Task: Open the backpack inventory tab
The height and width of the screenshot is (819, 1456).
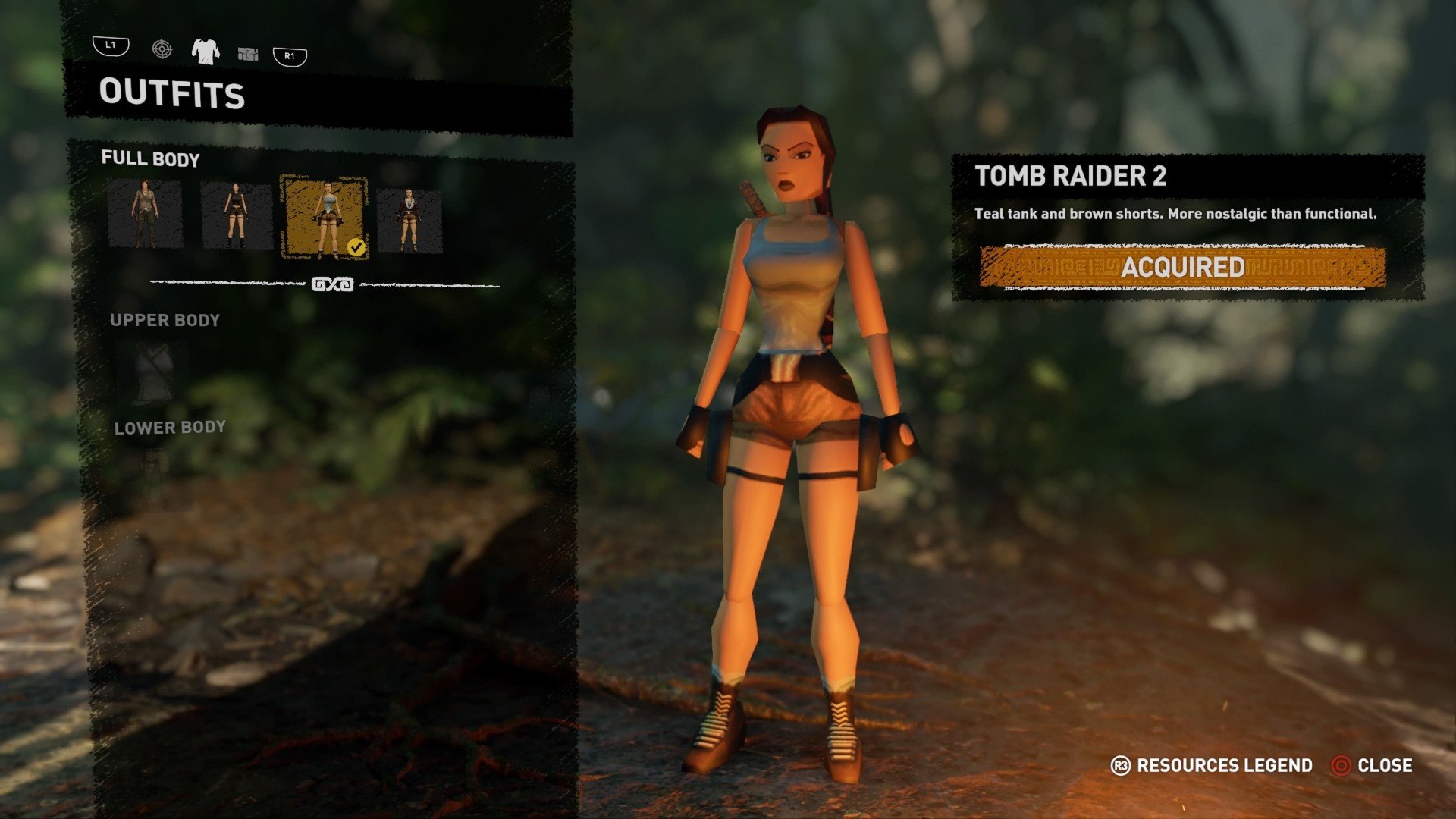Action: click(x=248, y=53)
